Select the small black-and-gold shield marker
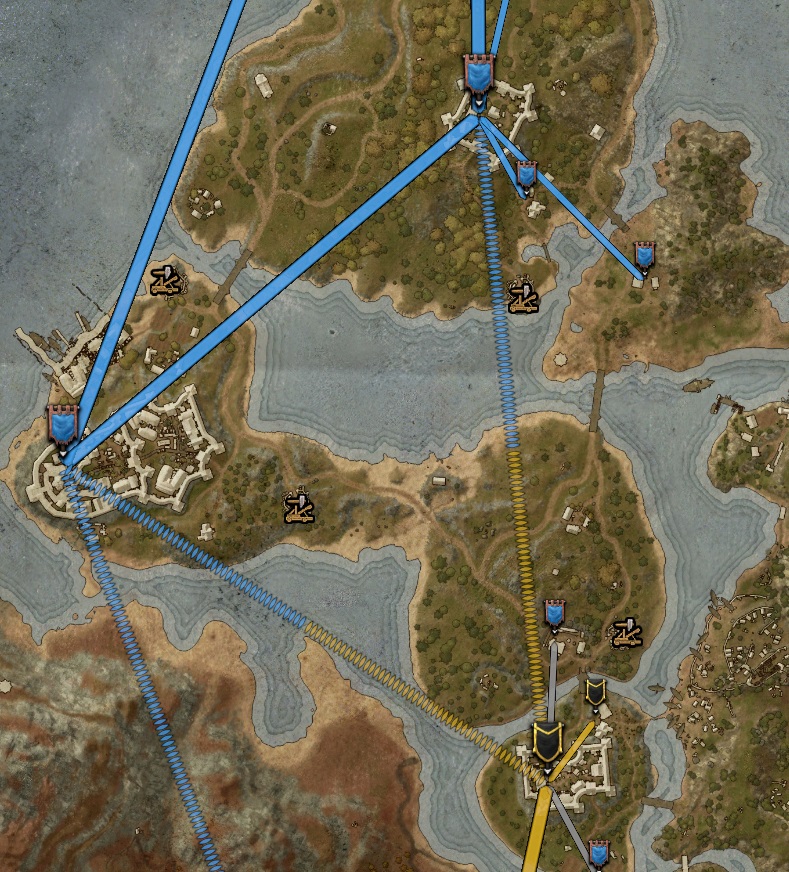The image size is (789, 872). [595, 691]
